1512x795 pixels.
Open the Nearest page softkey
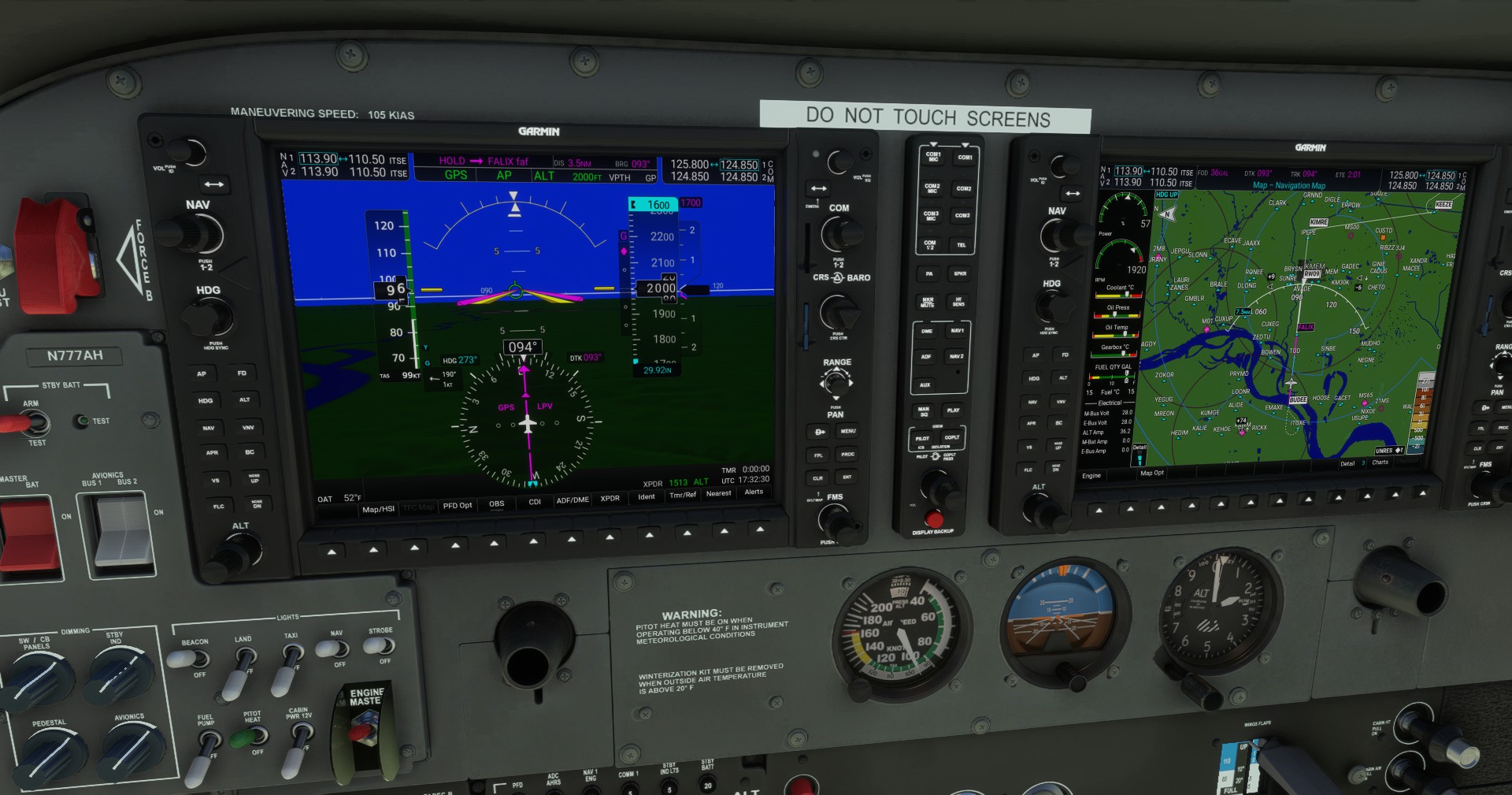point(718,493)
